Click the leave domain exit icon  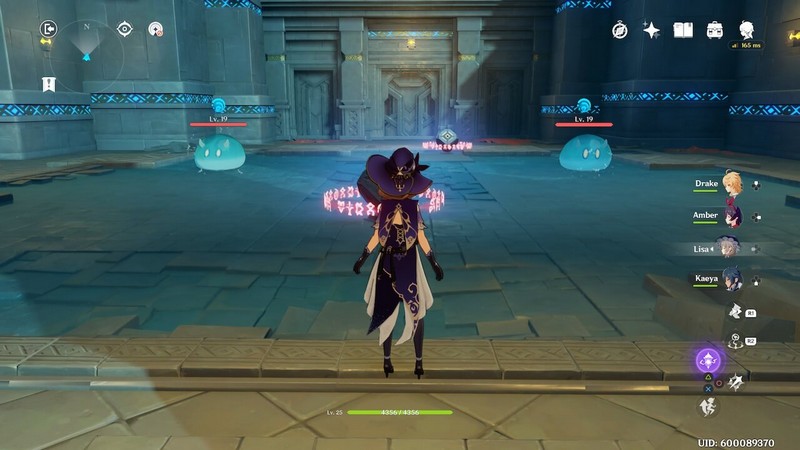[x=50, y=28]
